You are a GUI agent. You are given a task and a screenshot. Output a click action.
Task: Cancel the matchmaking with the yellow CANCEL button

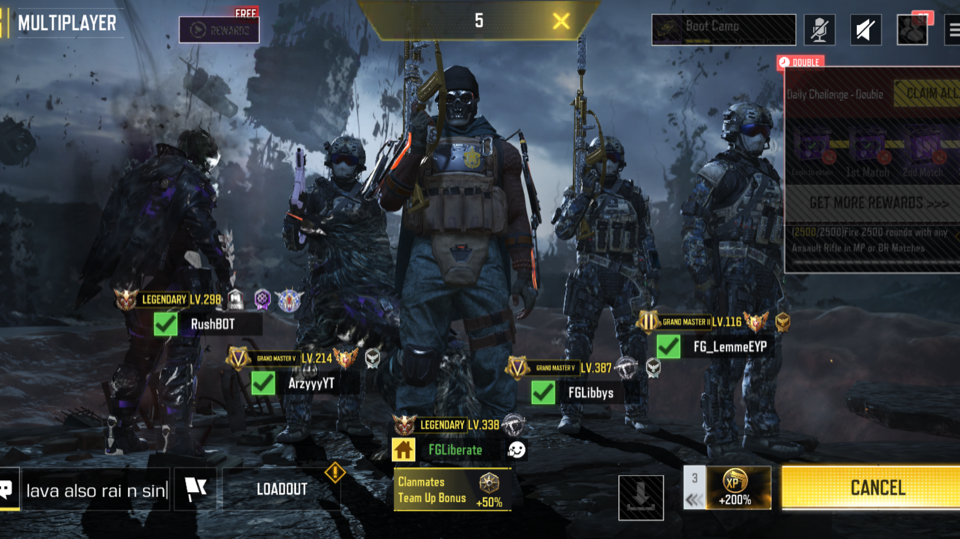[870, 488]
